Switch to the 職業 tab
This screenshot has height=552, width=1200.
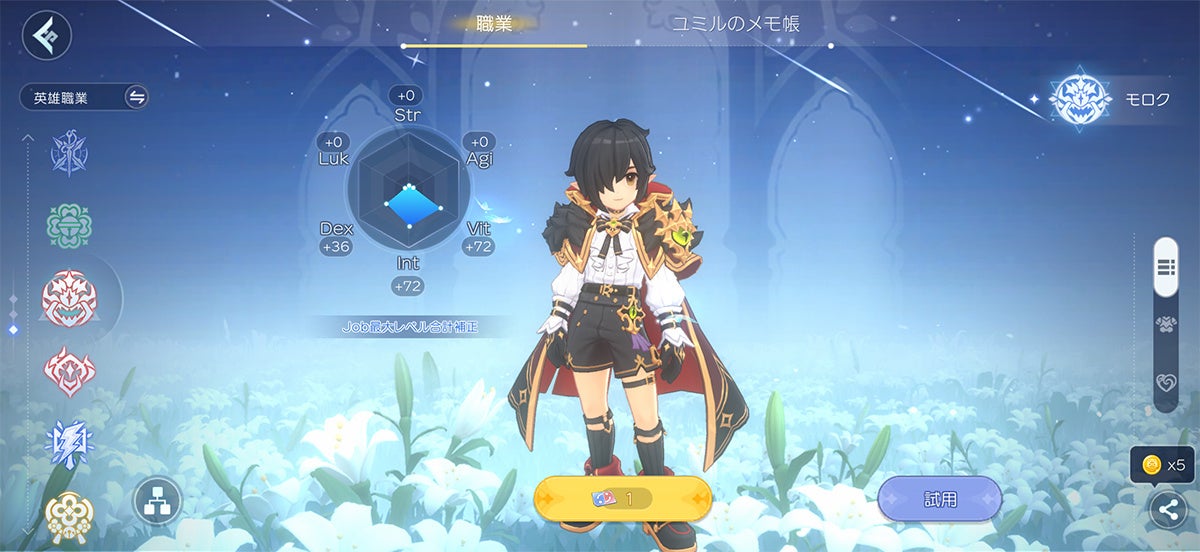point(493,24)
